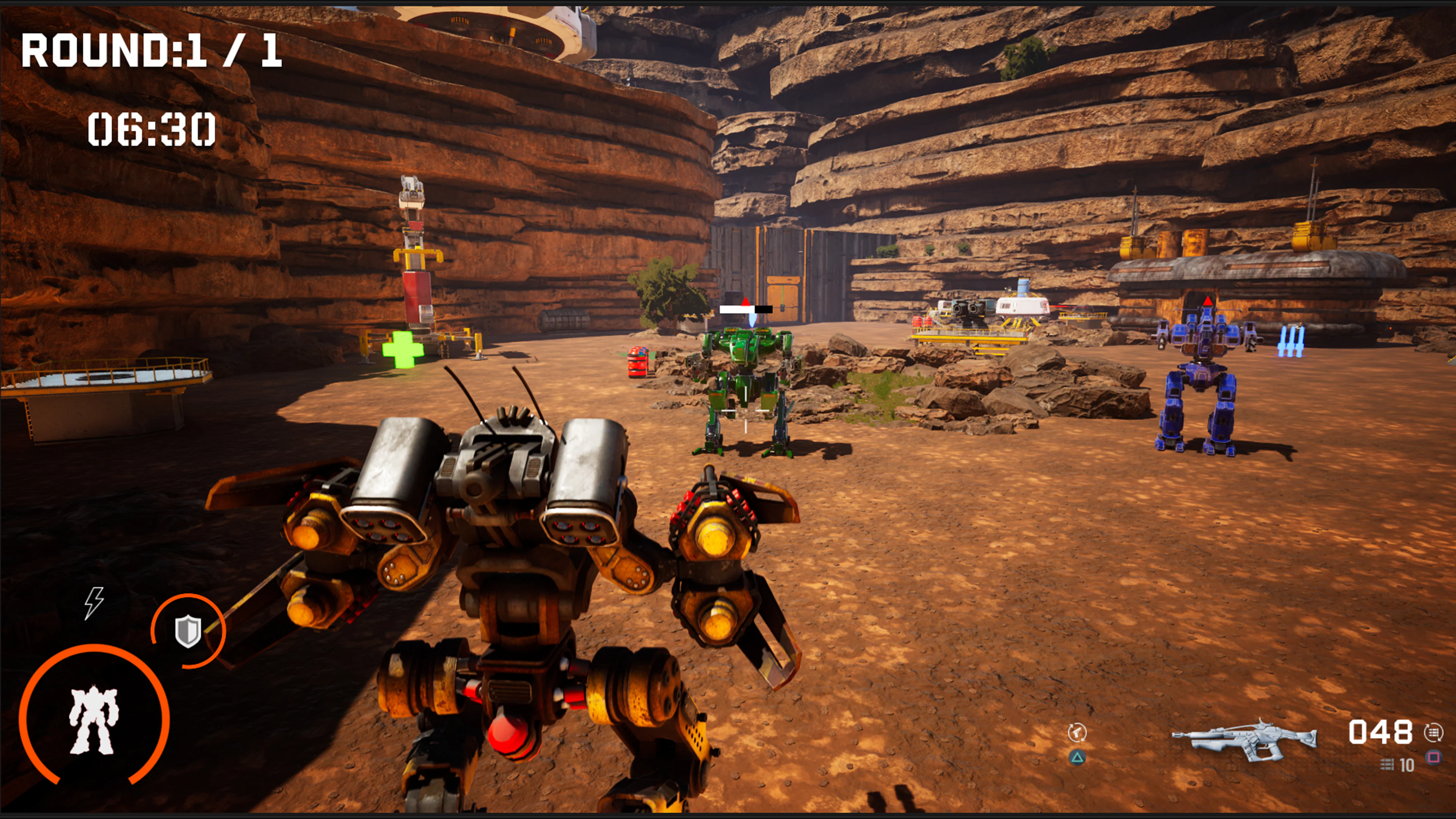Select the lightning bolt boost icon

94,602
